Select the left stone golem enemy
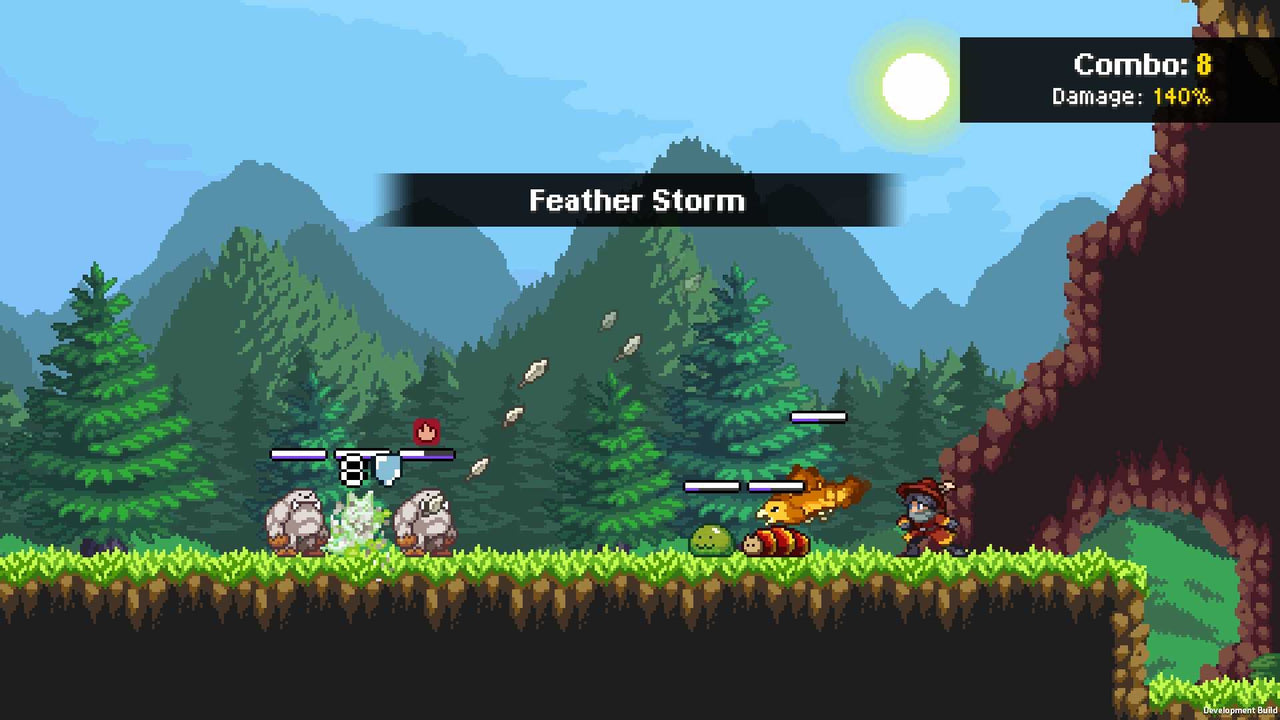 tap(295, 520)
